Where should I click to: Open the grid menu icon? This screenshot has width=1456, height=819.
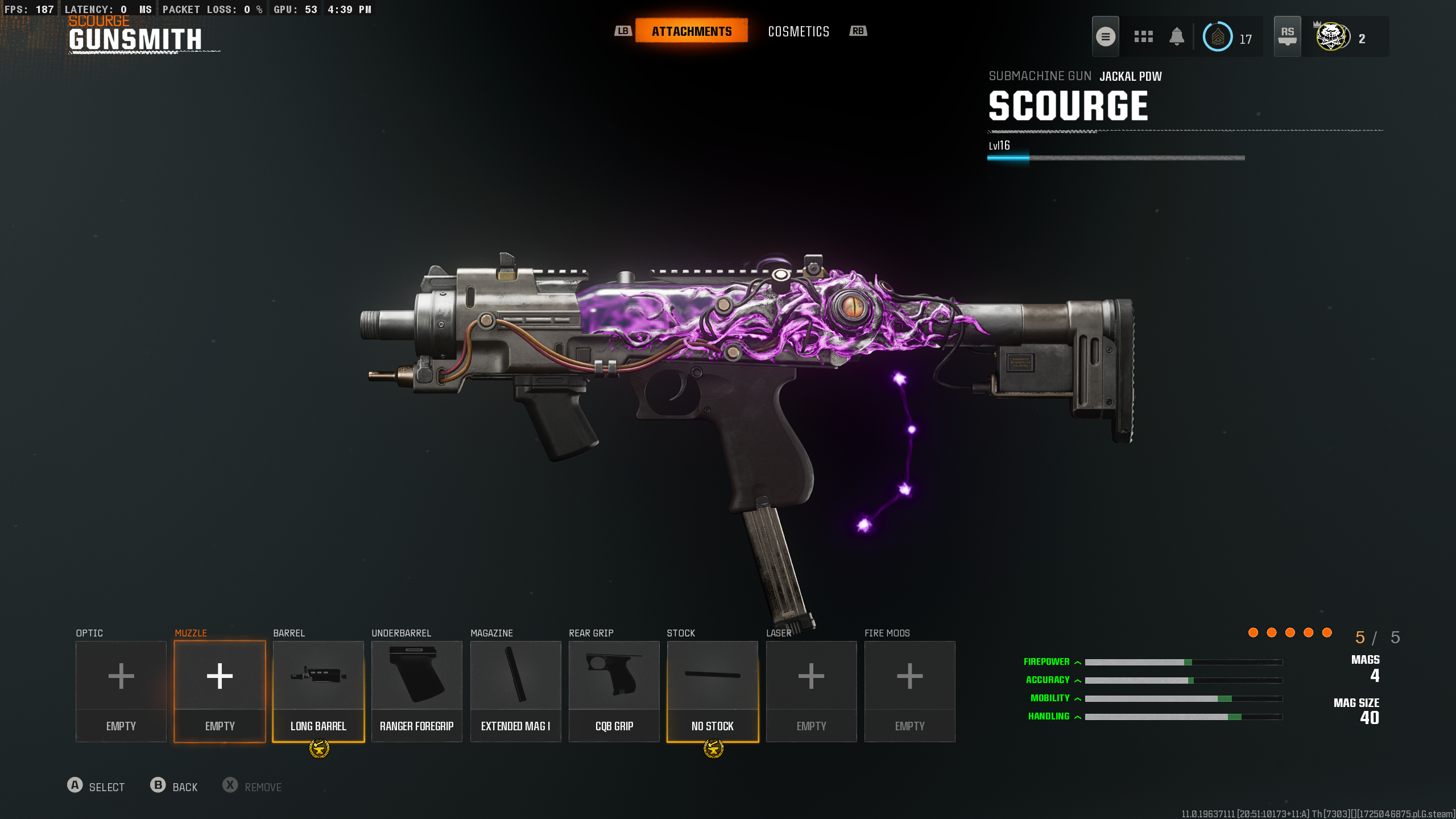click(x=1143, y=37)
